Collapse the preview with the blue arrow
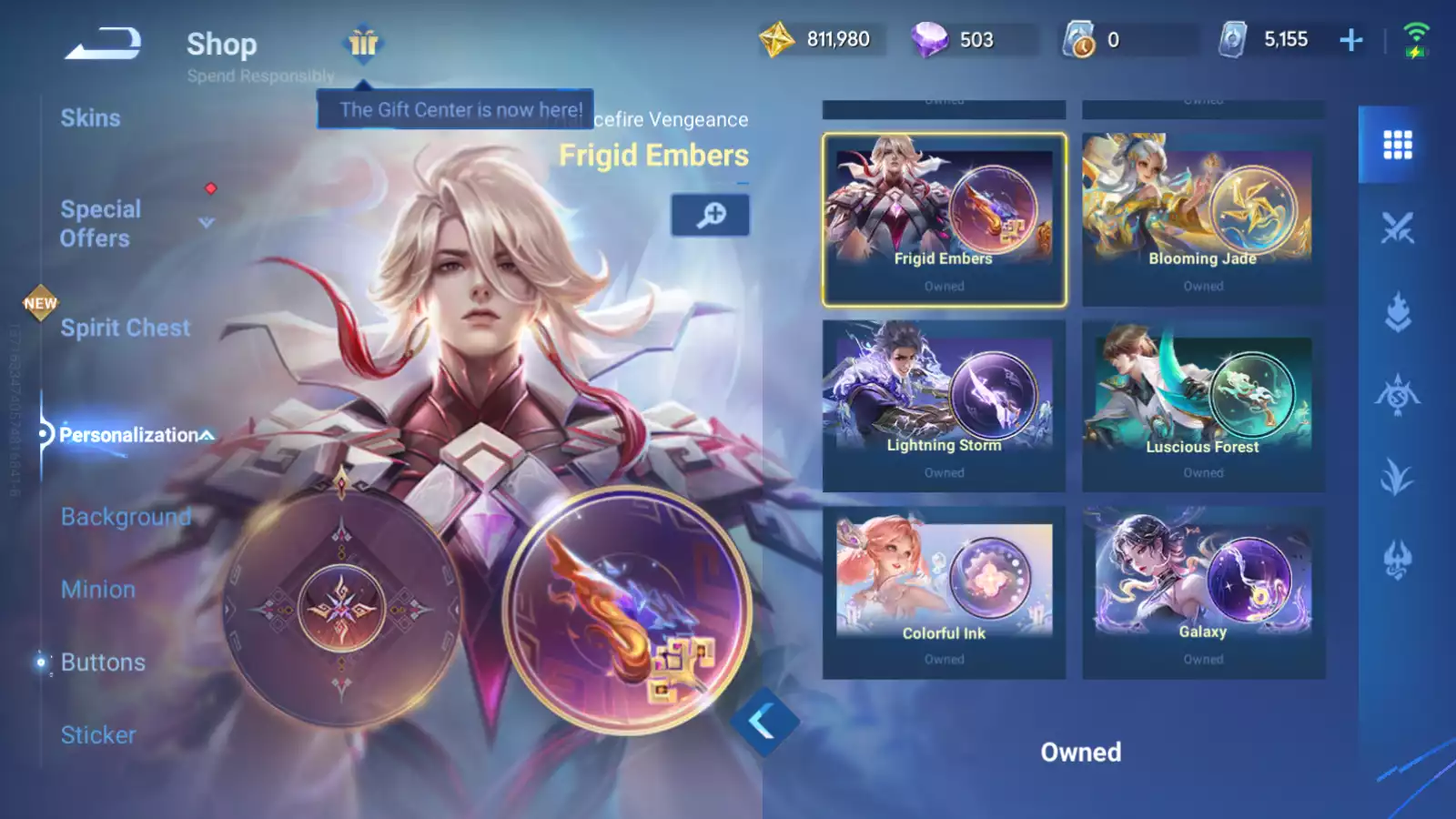The height and width of the screenshot is (819, 1456). pyautogui.click(x=763, y=722)
